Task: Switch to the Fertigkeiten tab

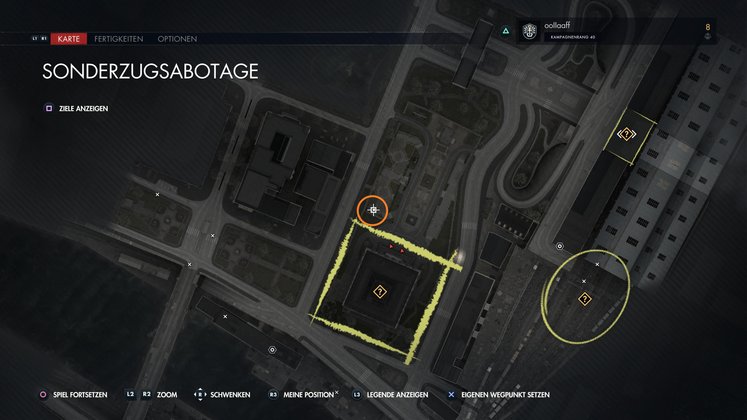Action: click(118, 39)
